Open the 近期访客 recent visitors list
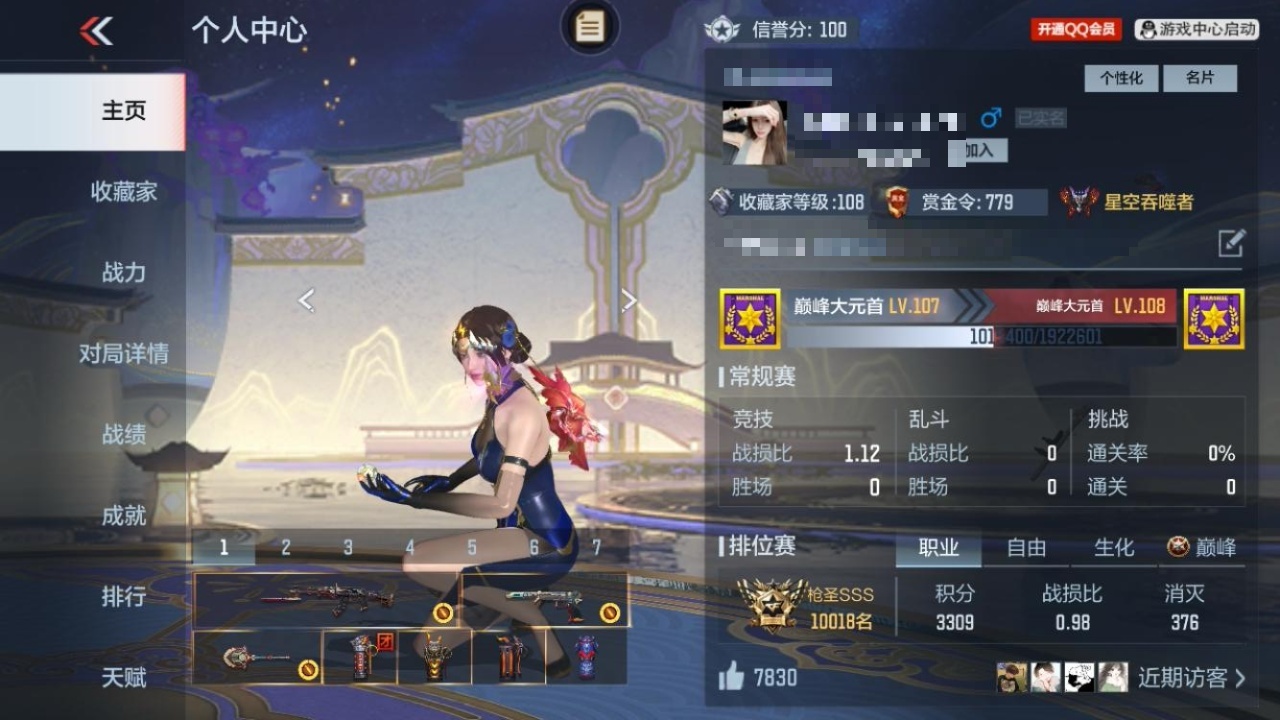Screen dimensions: 1280x720 [1191, 678]
